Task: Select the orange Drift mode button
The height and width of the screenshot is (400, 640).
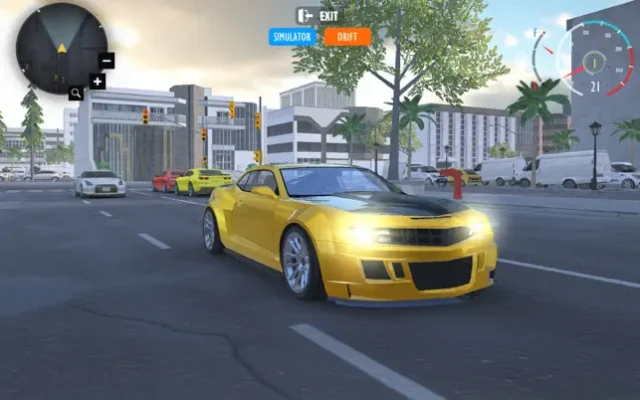Action: [347, 37]
